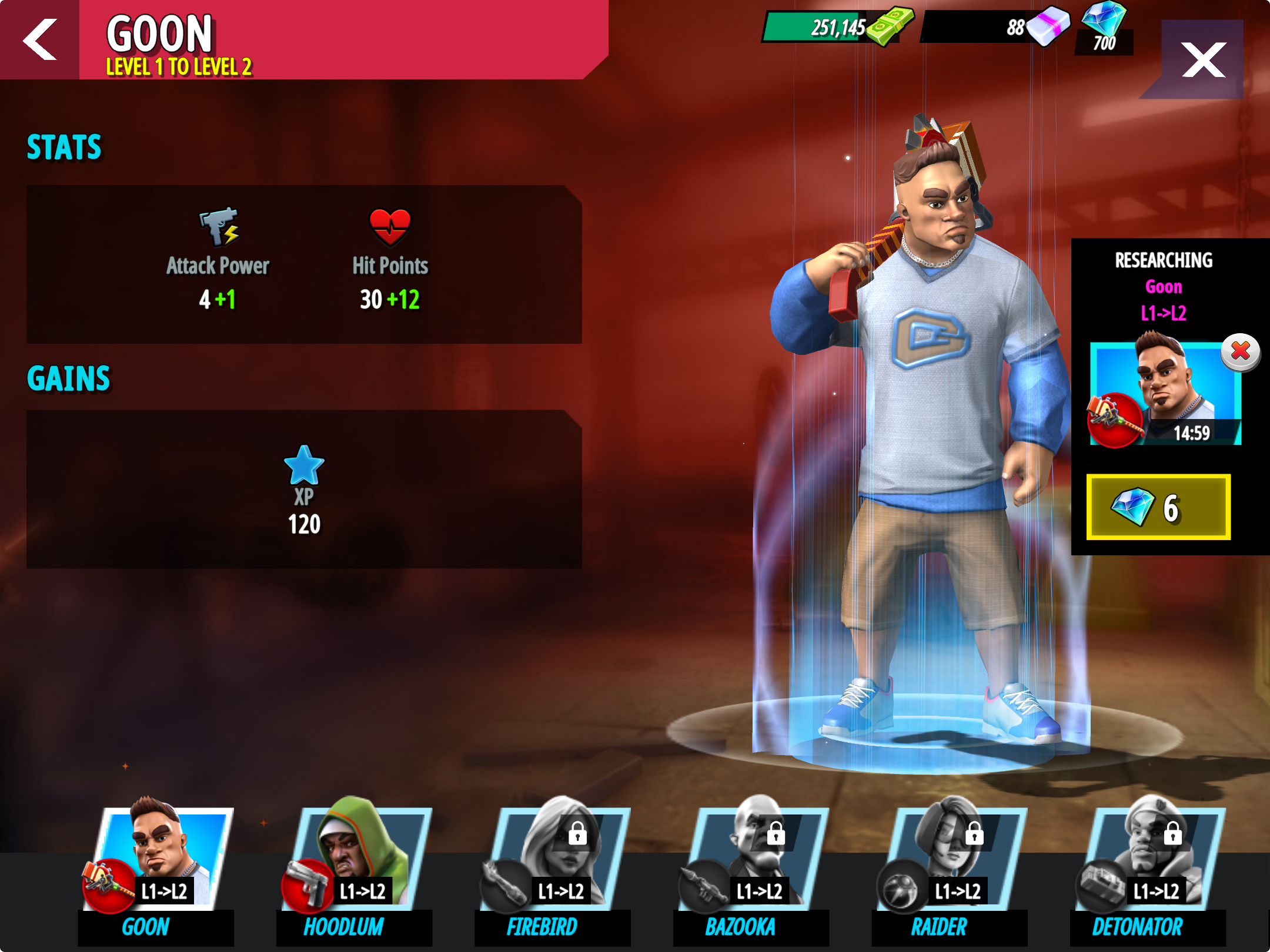Tap the blue gem currency icon

point(1104,19)
